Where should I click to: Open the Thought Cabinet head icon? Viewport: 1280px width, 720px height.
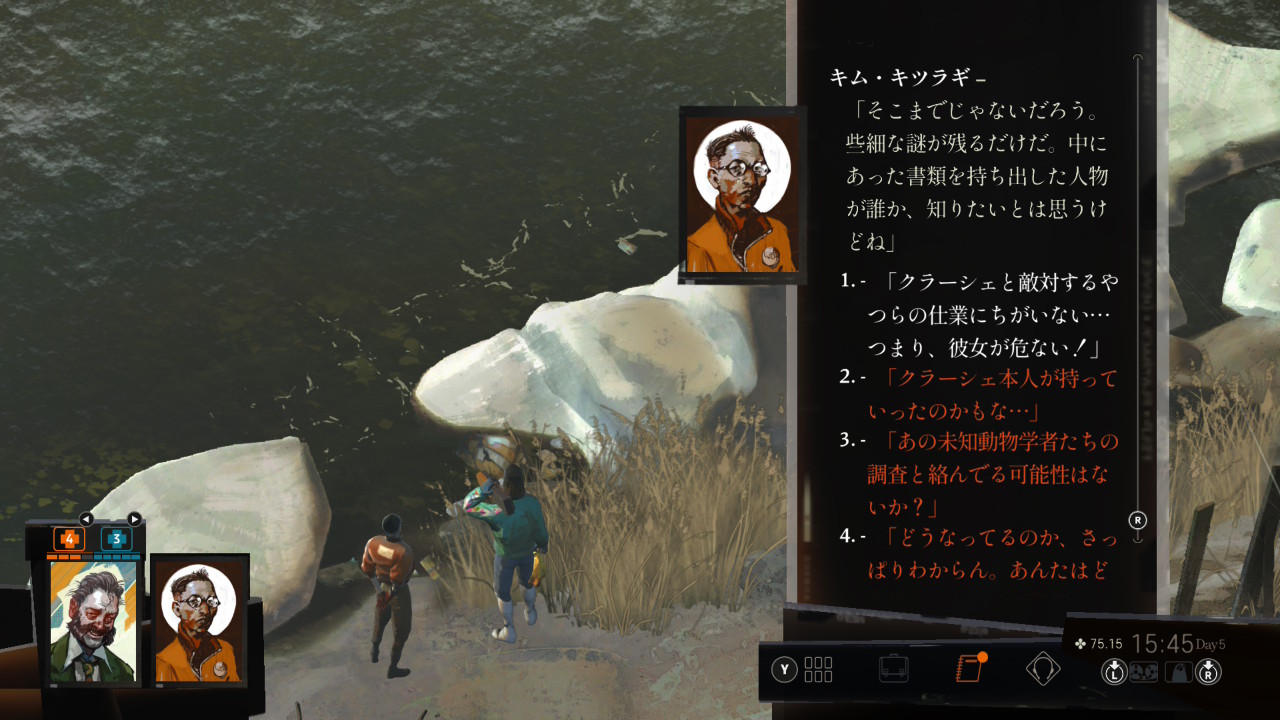pos(1043,668)
